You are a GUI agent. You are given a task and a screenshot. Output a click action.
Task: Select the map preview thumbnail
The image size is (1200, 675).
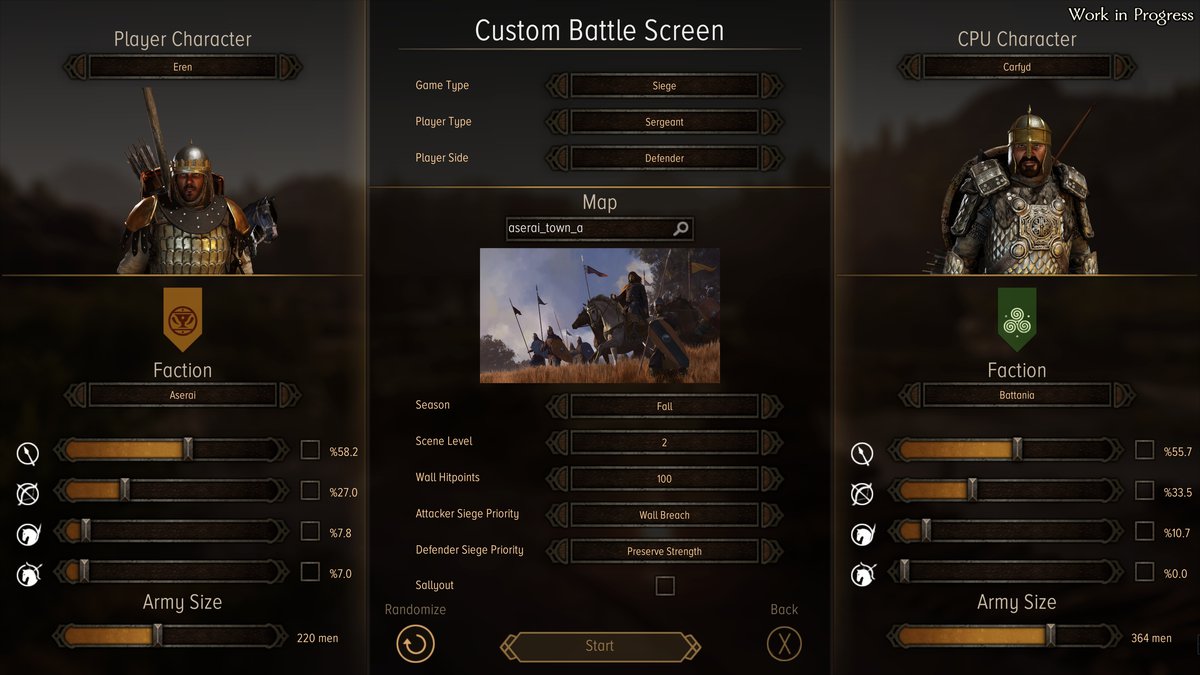(600, 315)
